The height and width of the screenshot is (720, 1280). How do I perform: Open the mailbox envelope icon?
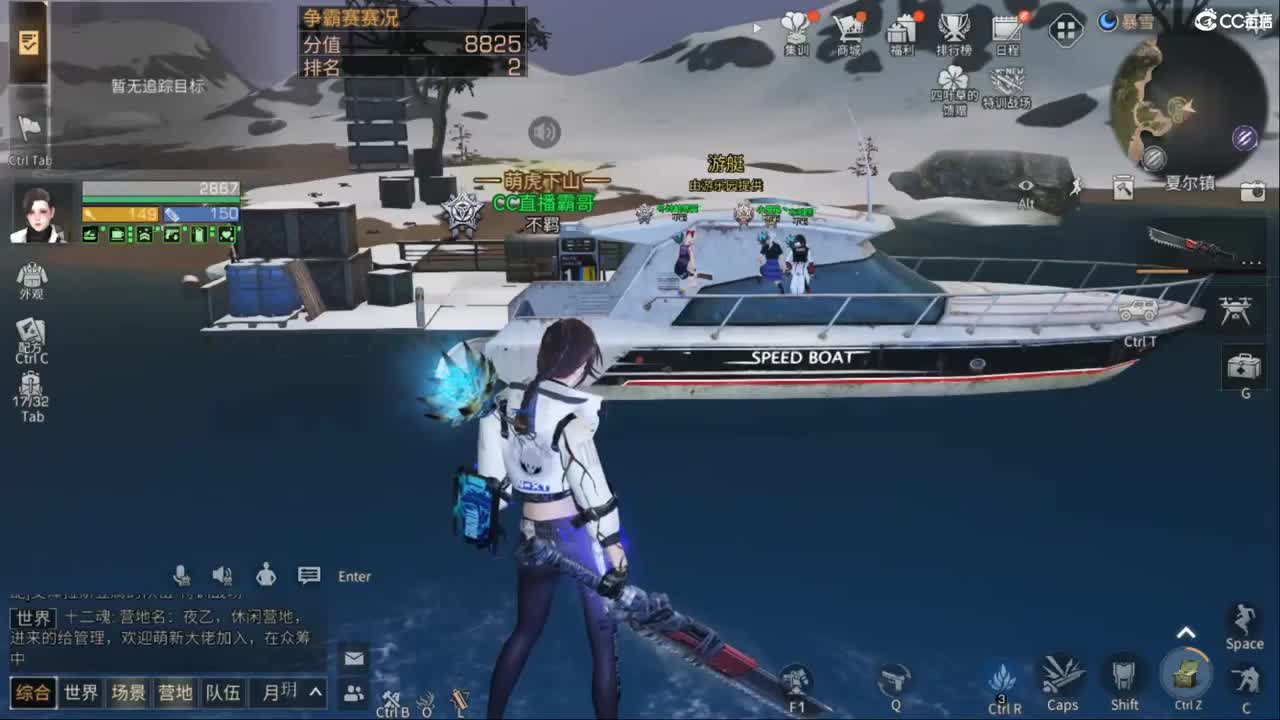point(352,660)
